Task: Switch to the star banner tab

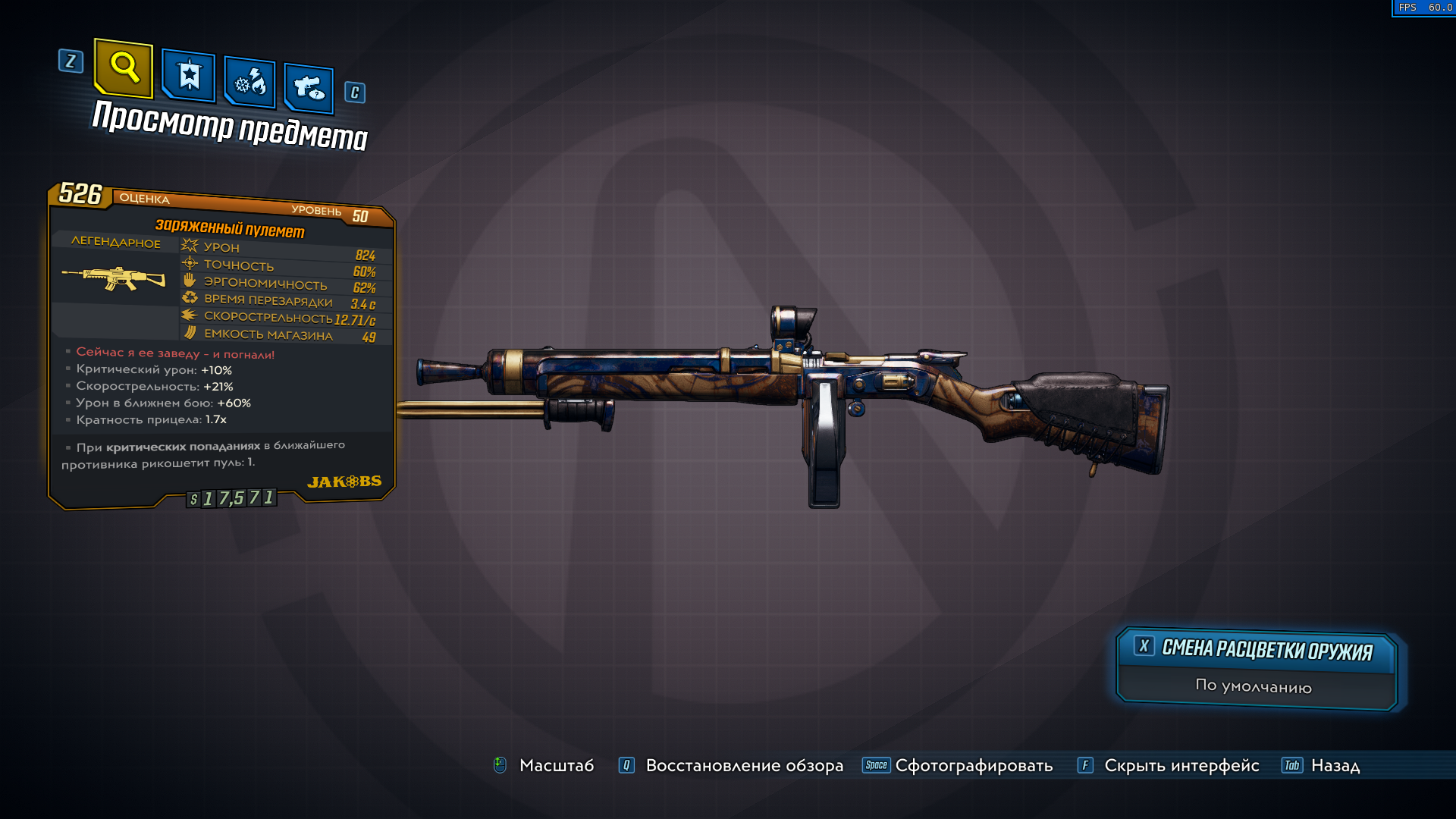Action: (189, 76)
